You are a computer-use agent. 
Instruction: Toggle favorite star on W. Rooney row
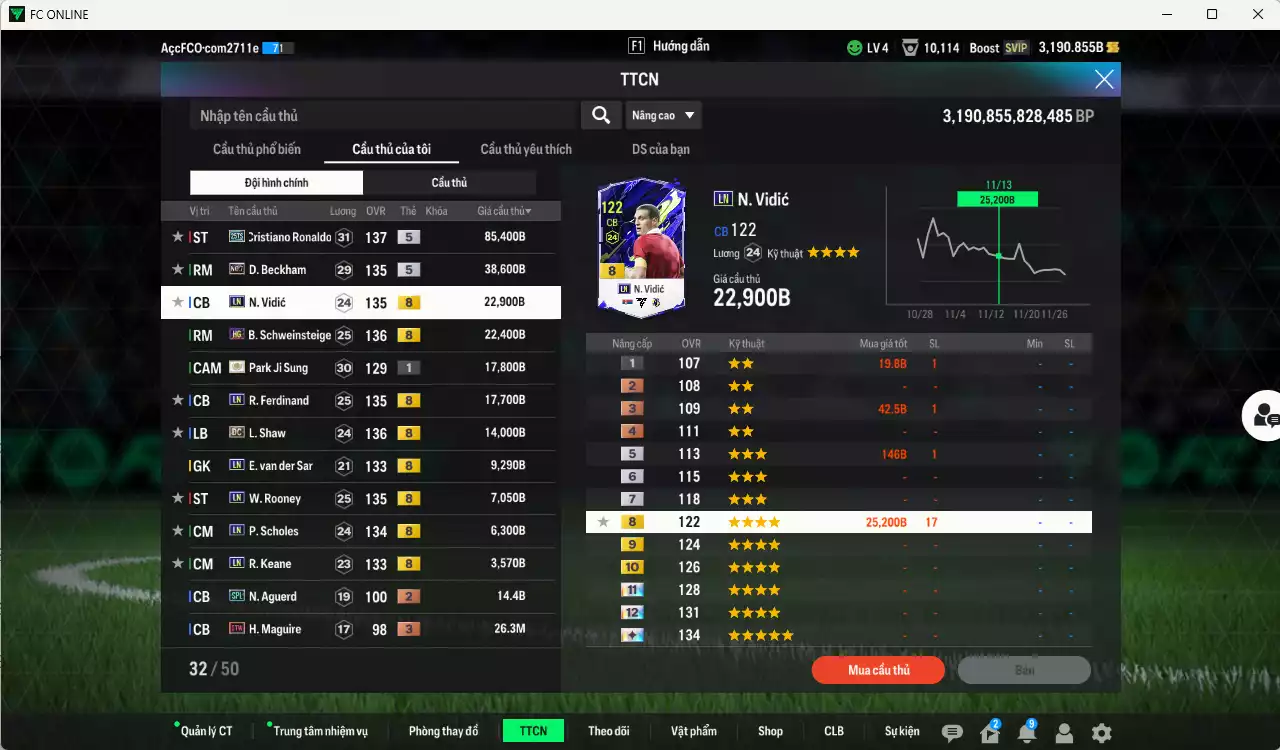(x=177, y=498)
